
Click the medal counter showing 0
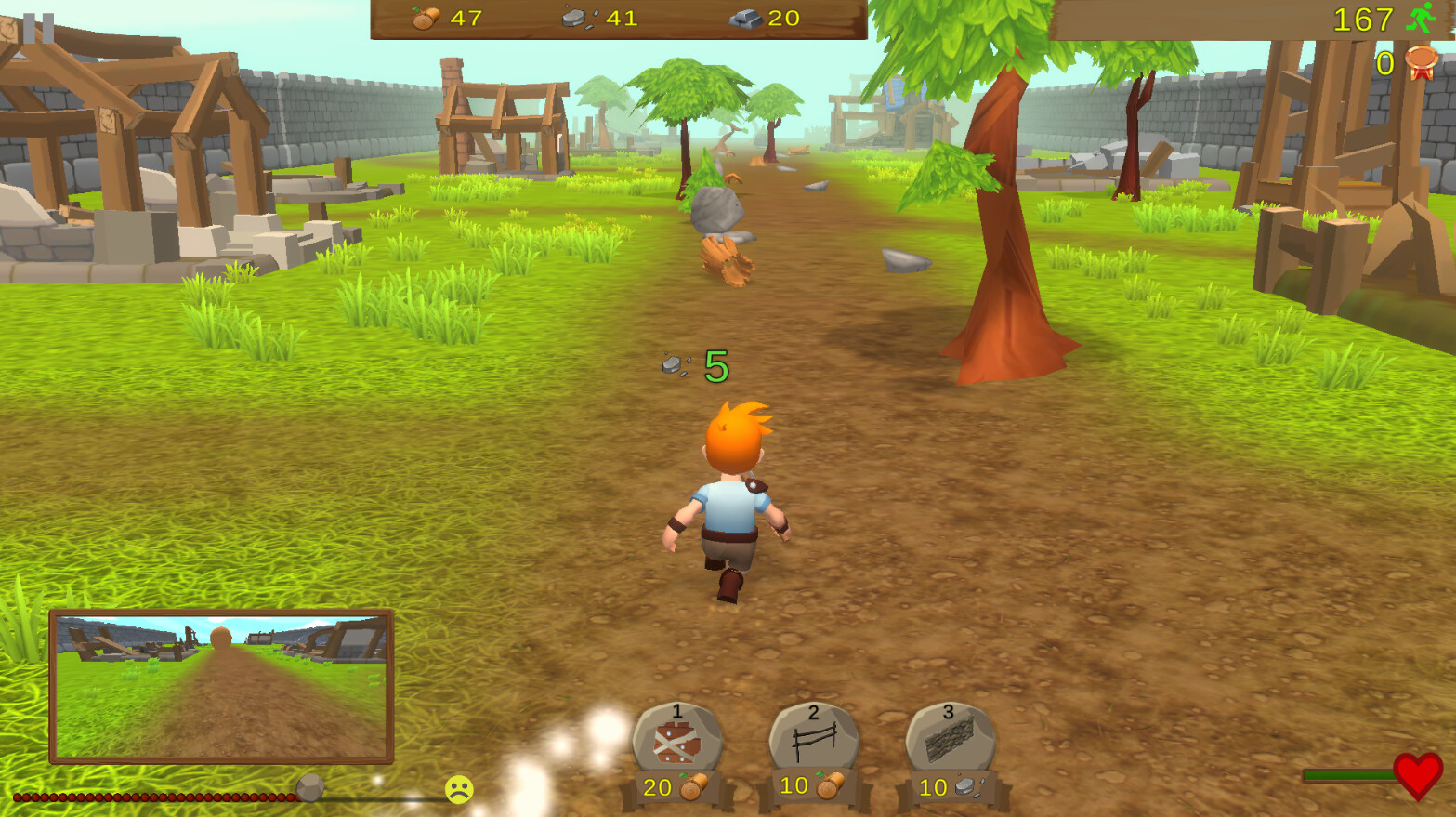[1384, 64]
